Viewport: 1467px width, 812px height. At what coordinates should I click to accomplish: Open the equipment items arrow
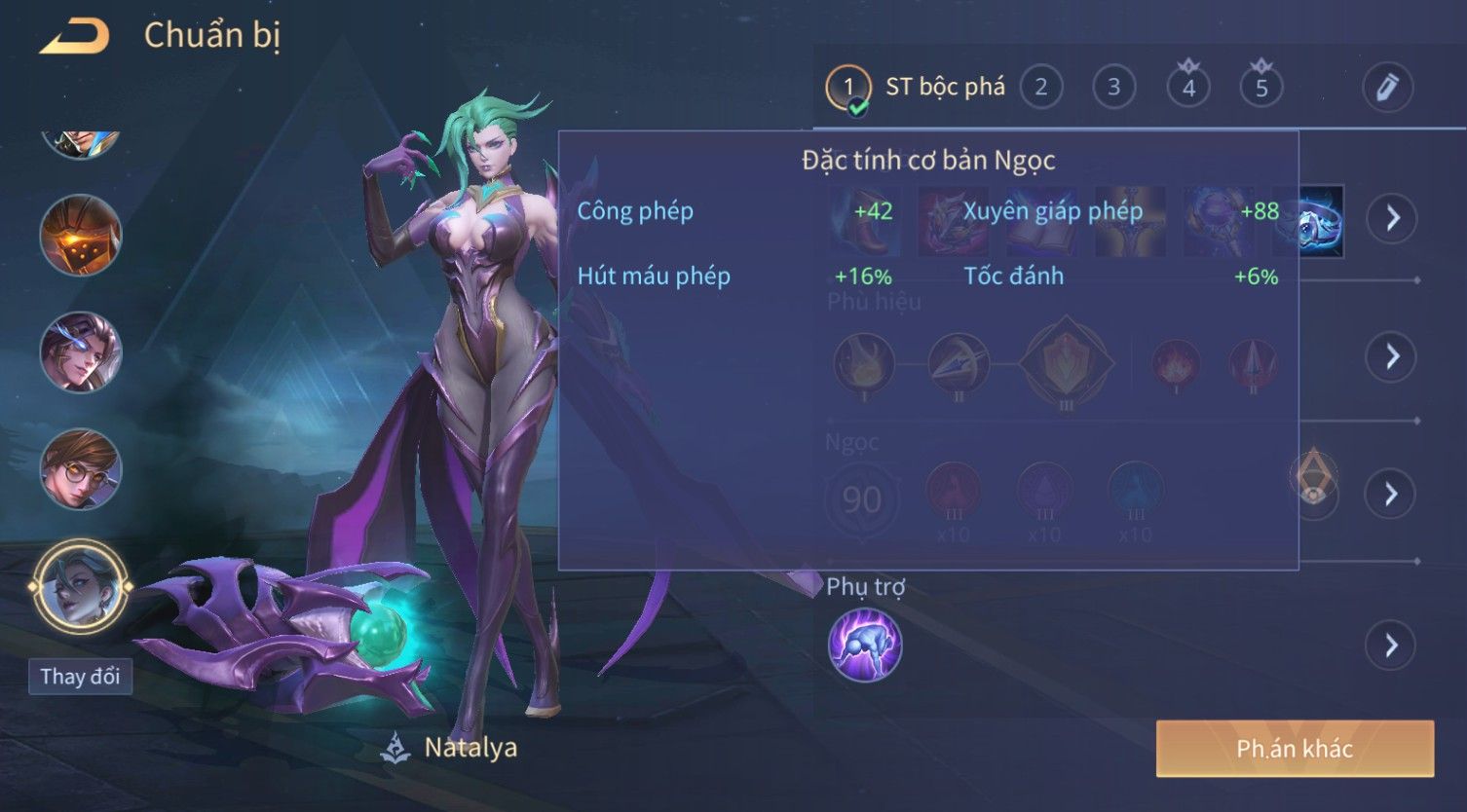pyautogui.click(x=1392, y=217)
